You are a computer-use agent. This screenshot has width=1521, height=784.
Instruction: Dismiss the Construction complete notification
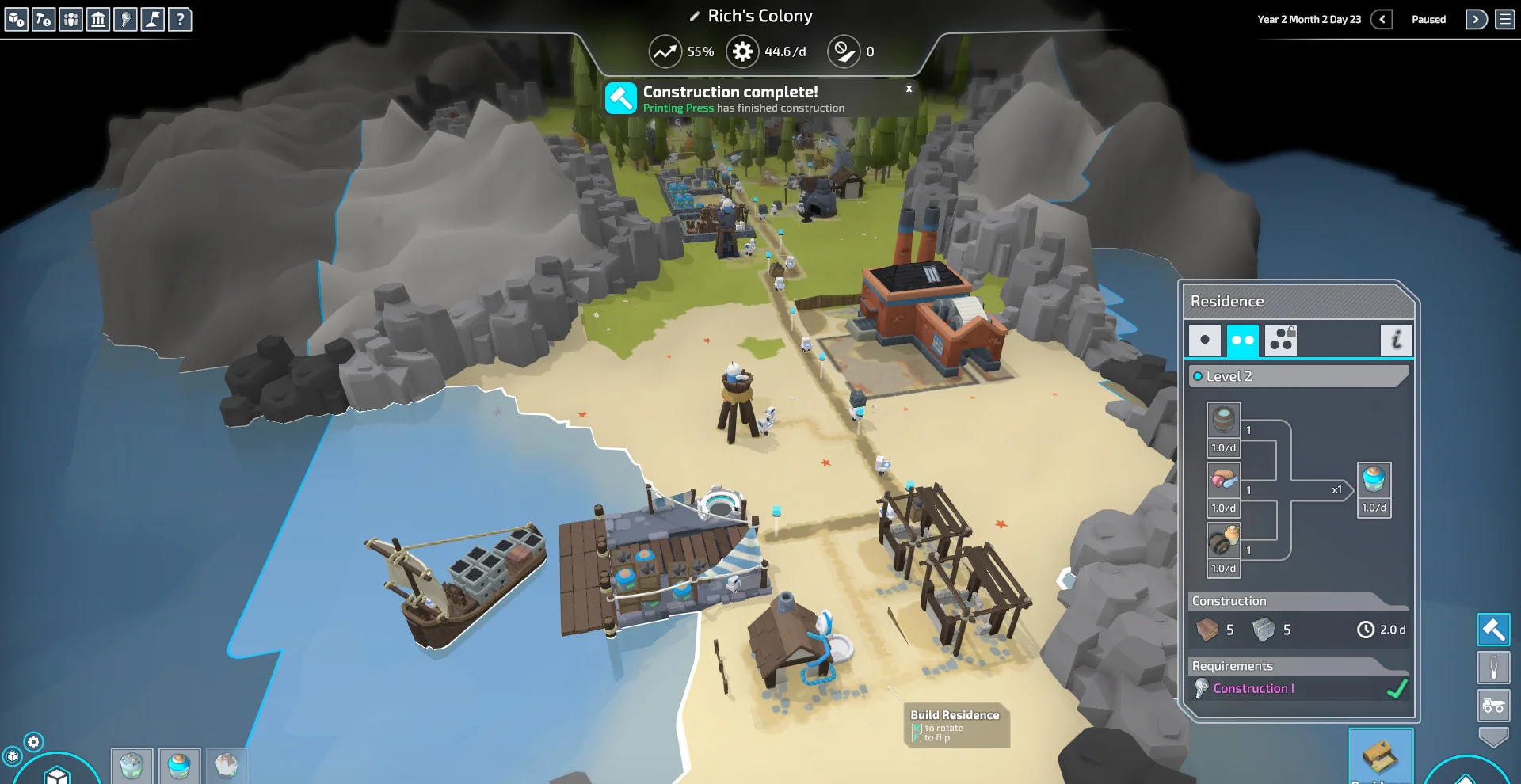(909, 89)
